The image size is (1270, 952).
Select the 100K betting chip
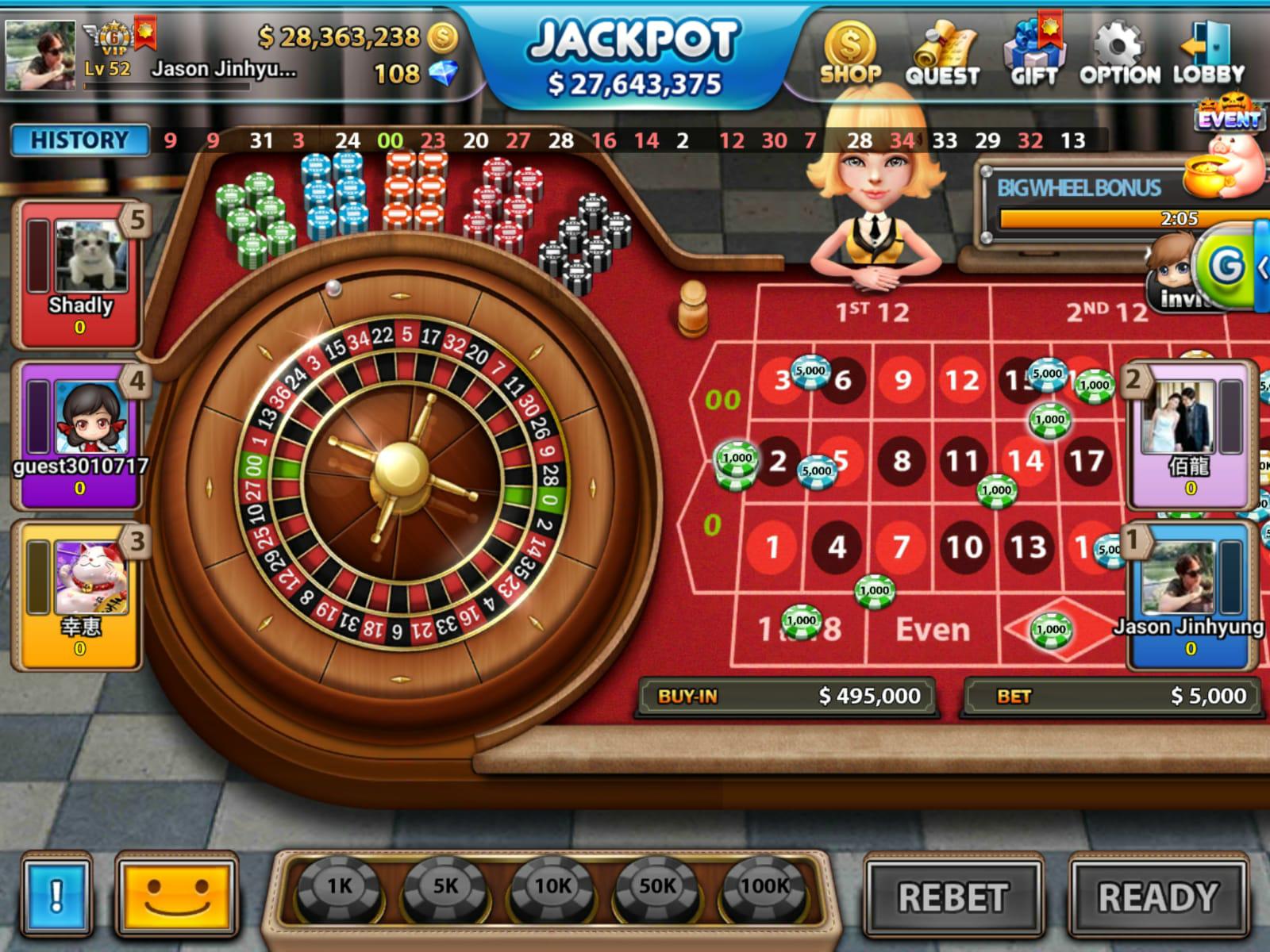coord(764,888)
